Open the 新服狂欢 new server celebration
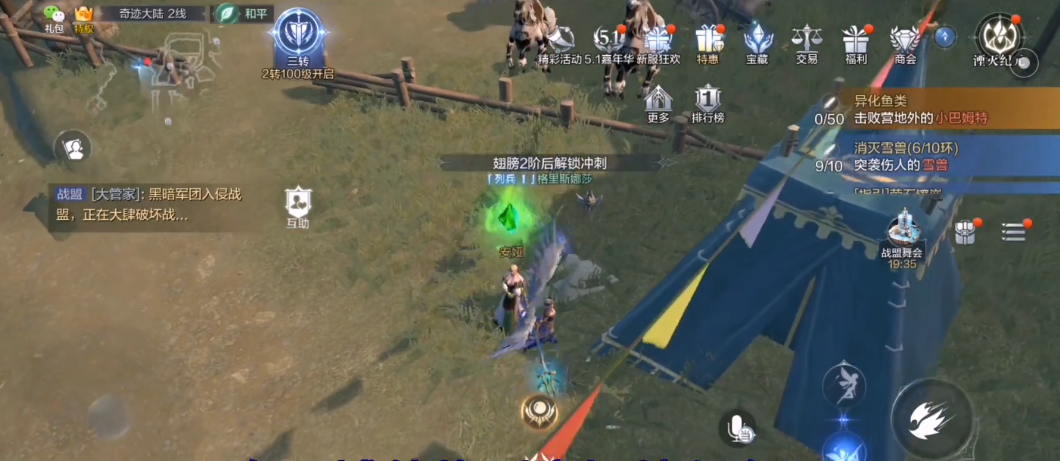Viewport: 1060px width, 461px height. click(x=658, y=42)
